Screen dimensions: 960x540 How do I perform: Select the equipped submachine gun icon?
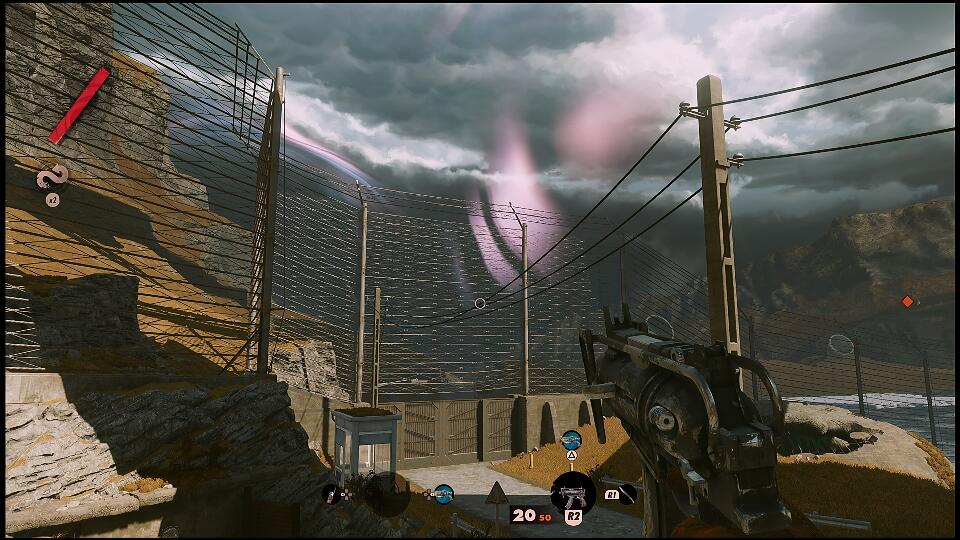click(x=573, y=492)
